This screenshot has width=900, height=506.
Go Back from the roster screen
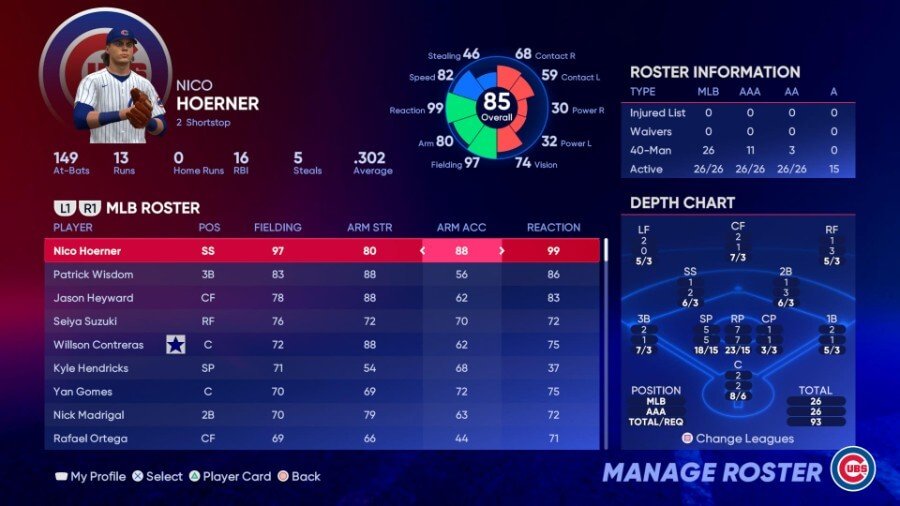coord(299,477)
